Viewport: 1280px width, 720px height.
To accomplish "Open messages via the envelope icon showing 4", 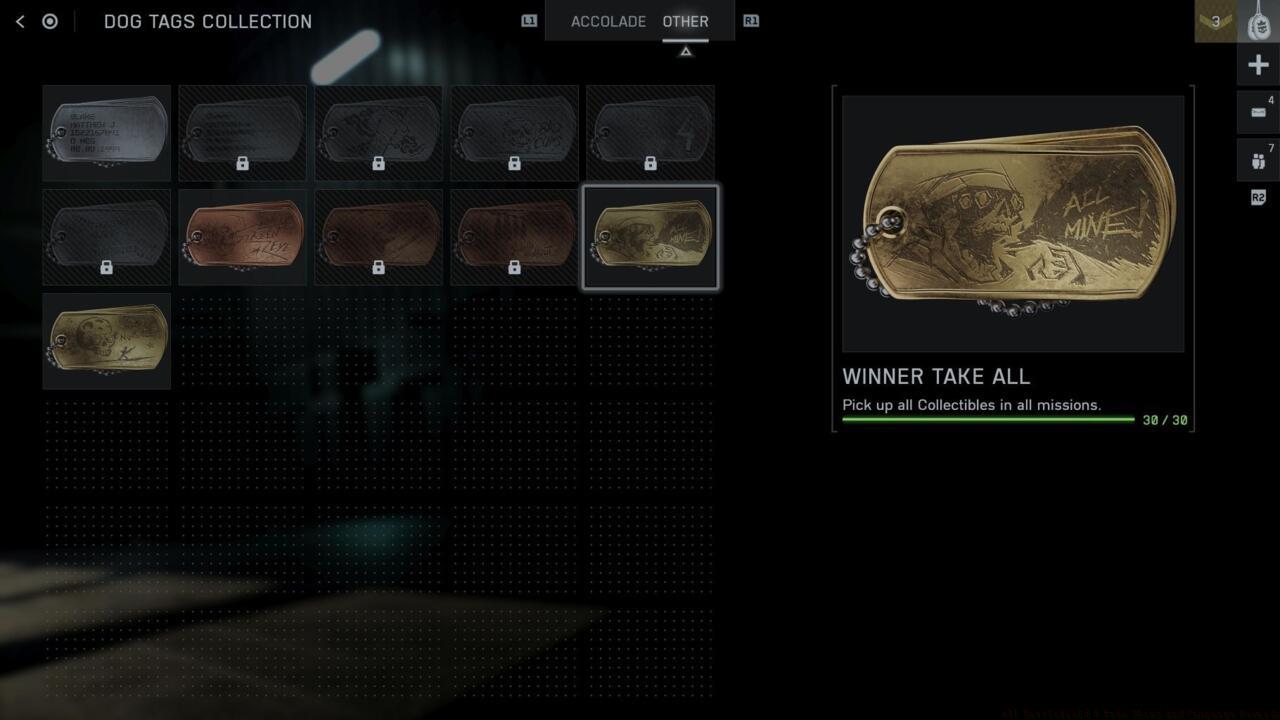I will click(1258, 112).
